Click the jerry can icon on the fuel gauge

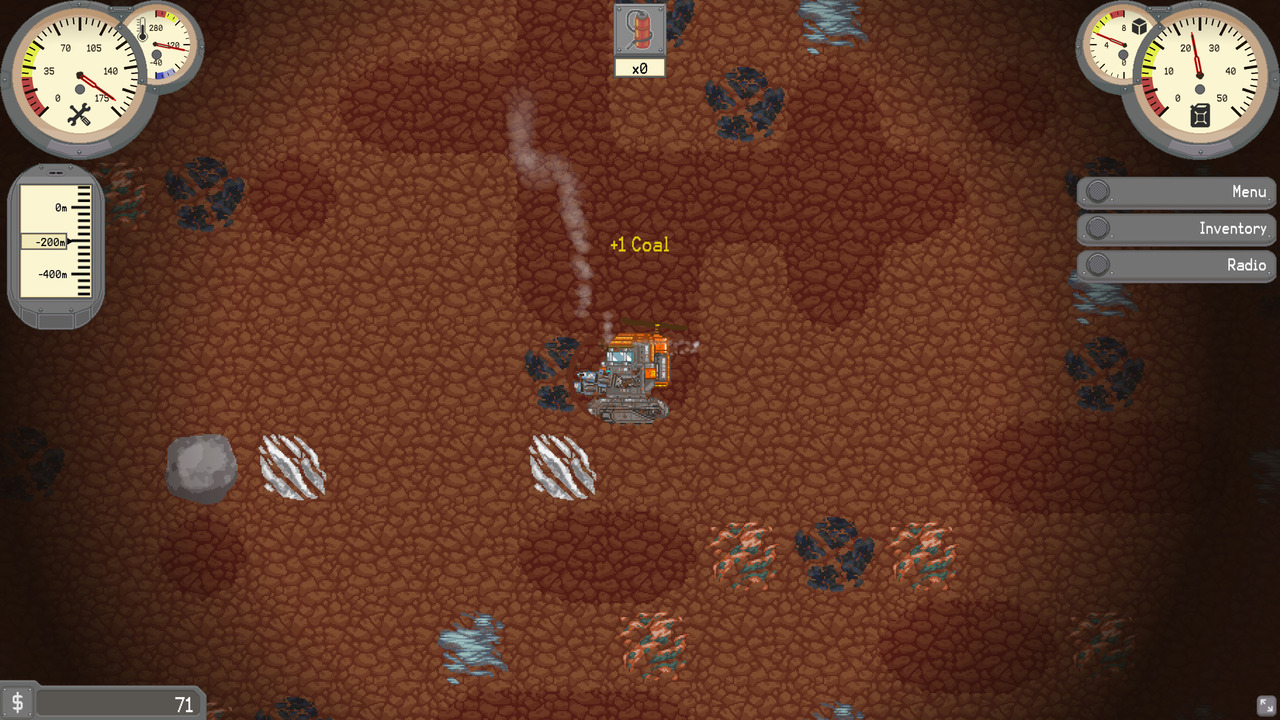(x=1199, y=116)
